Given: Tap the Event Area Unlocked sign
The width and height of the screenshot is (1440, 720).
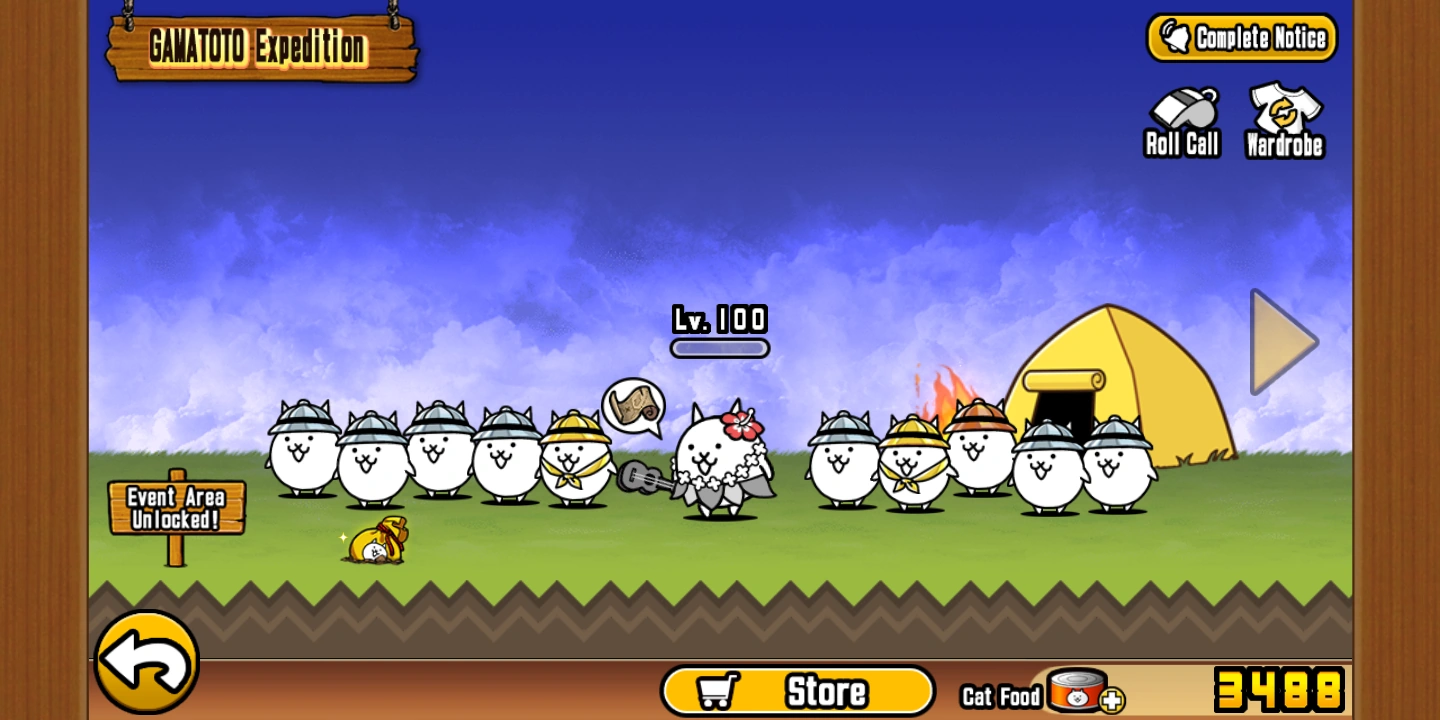Looking at the screenshot, I should click(x=177, y=506).
